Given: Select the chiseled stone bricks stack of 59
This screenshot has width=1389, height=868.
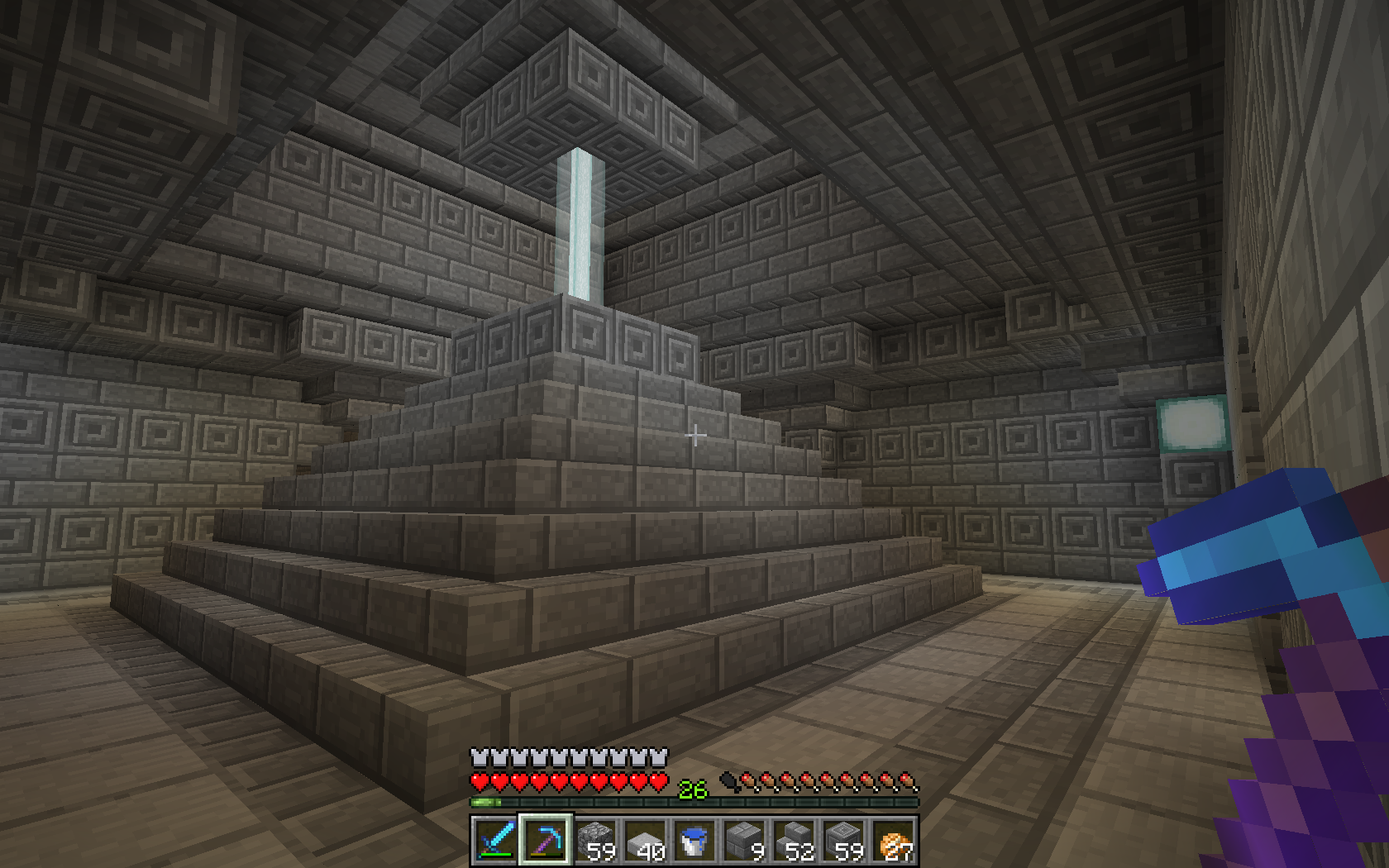Looking at the screenshot, I should tap(842, 841).
